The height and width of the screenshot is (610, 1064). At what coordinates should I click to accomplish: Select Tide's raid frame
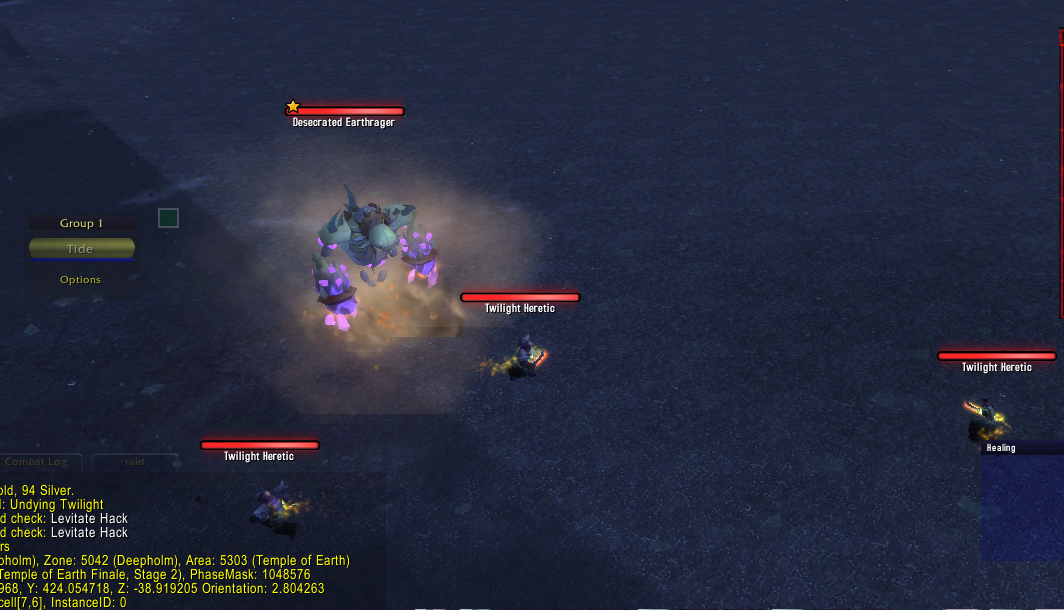81,248
